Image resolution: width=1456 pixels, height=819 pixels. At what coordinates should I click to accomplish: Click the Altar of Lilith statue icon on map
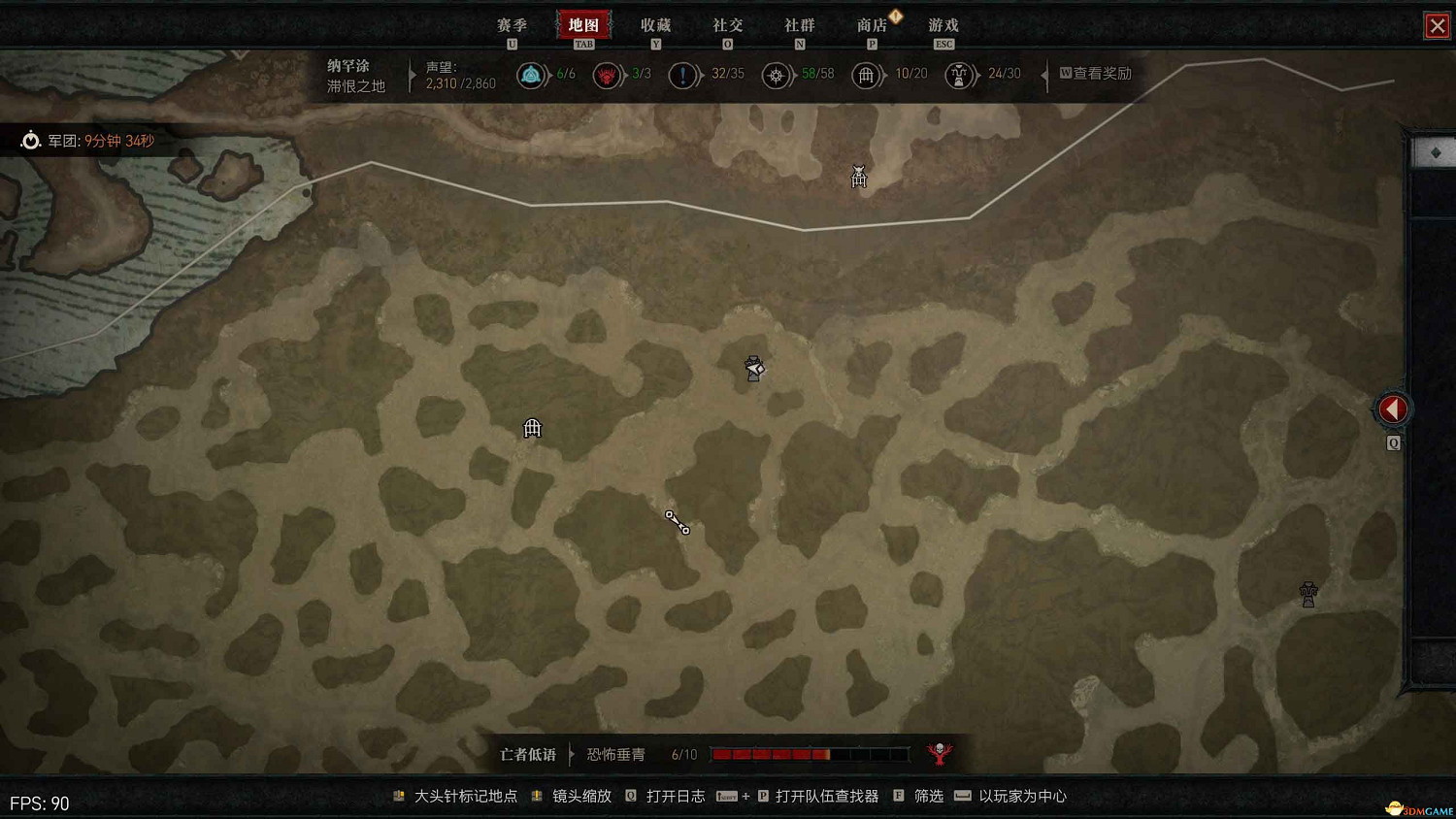click(1307, 594)
